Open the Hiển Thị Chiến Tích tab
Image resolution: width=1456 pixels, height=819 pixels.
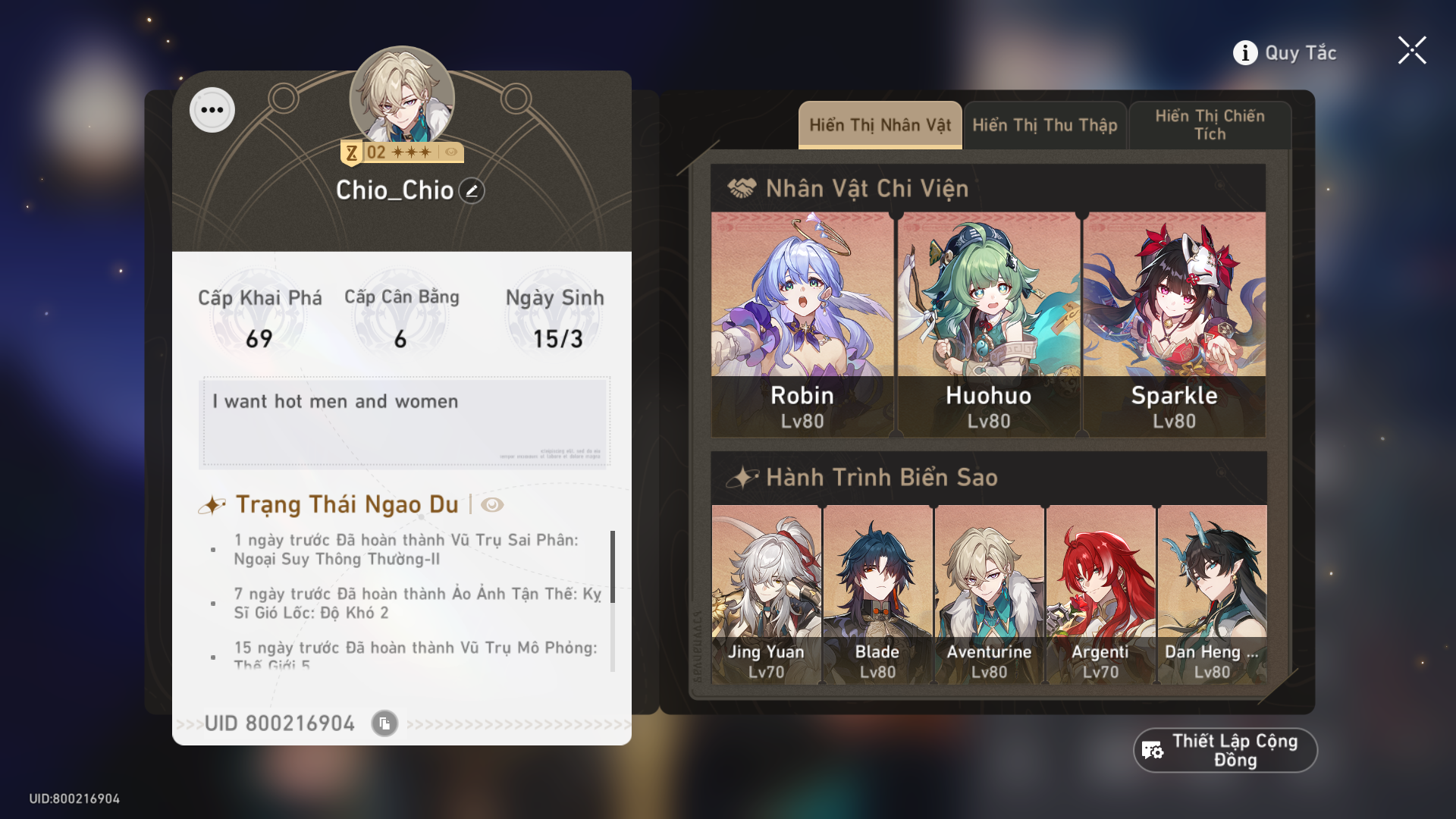(1210, 125)
